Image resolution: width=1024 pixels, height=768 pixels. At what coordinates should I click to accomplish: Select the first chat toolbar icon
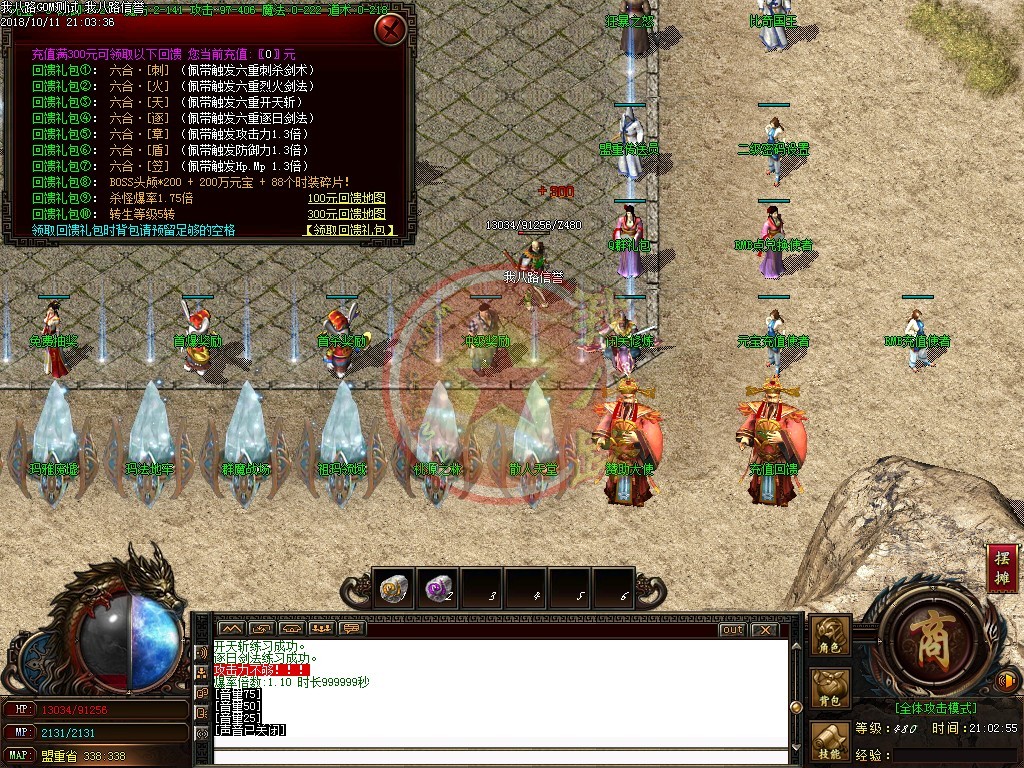tap(231, 629)
